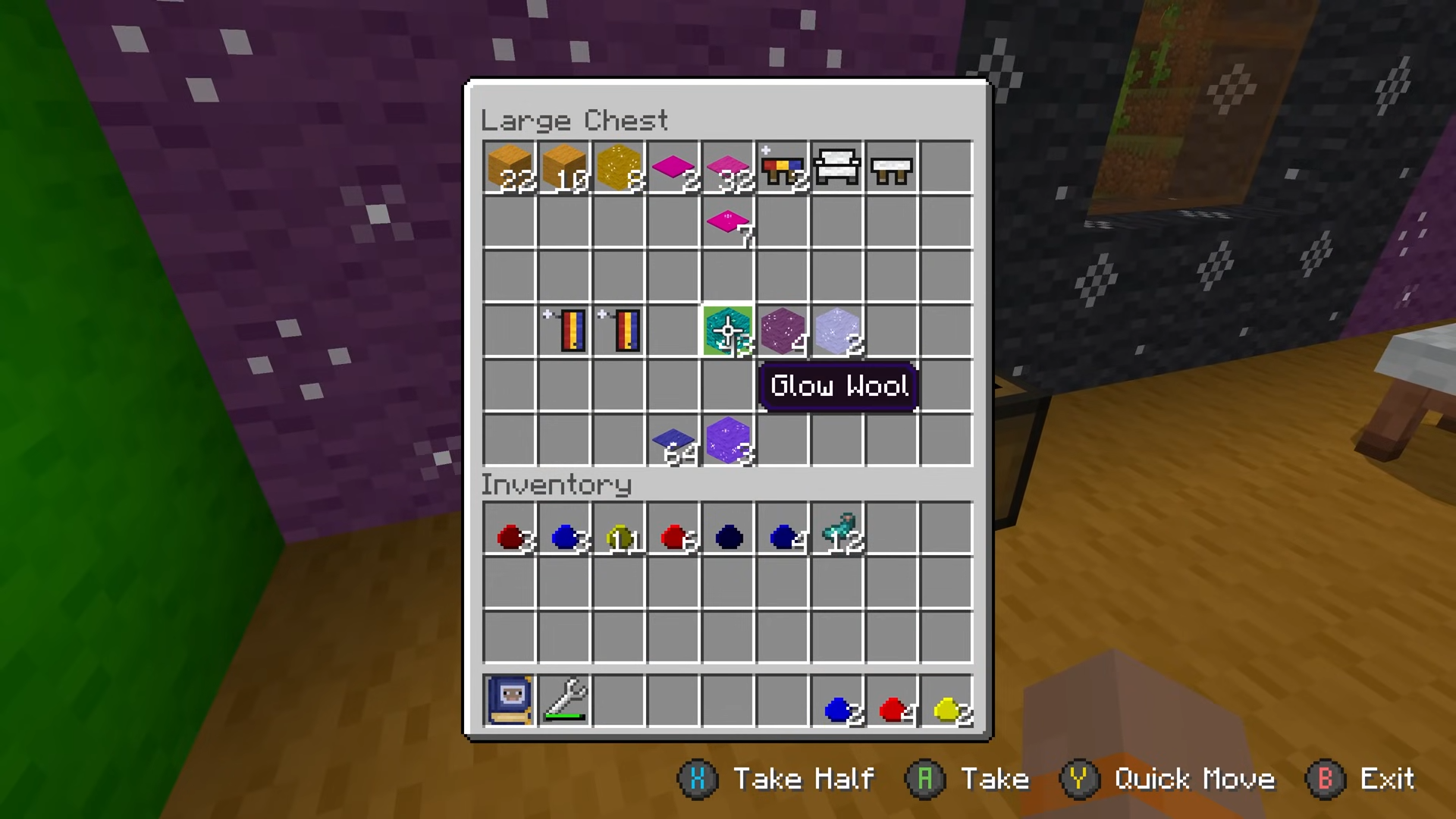Select the blue carpet stack of 64
The image size is (1456, 819).
click(673, 441)
